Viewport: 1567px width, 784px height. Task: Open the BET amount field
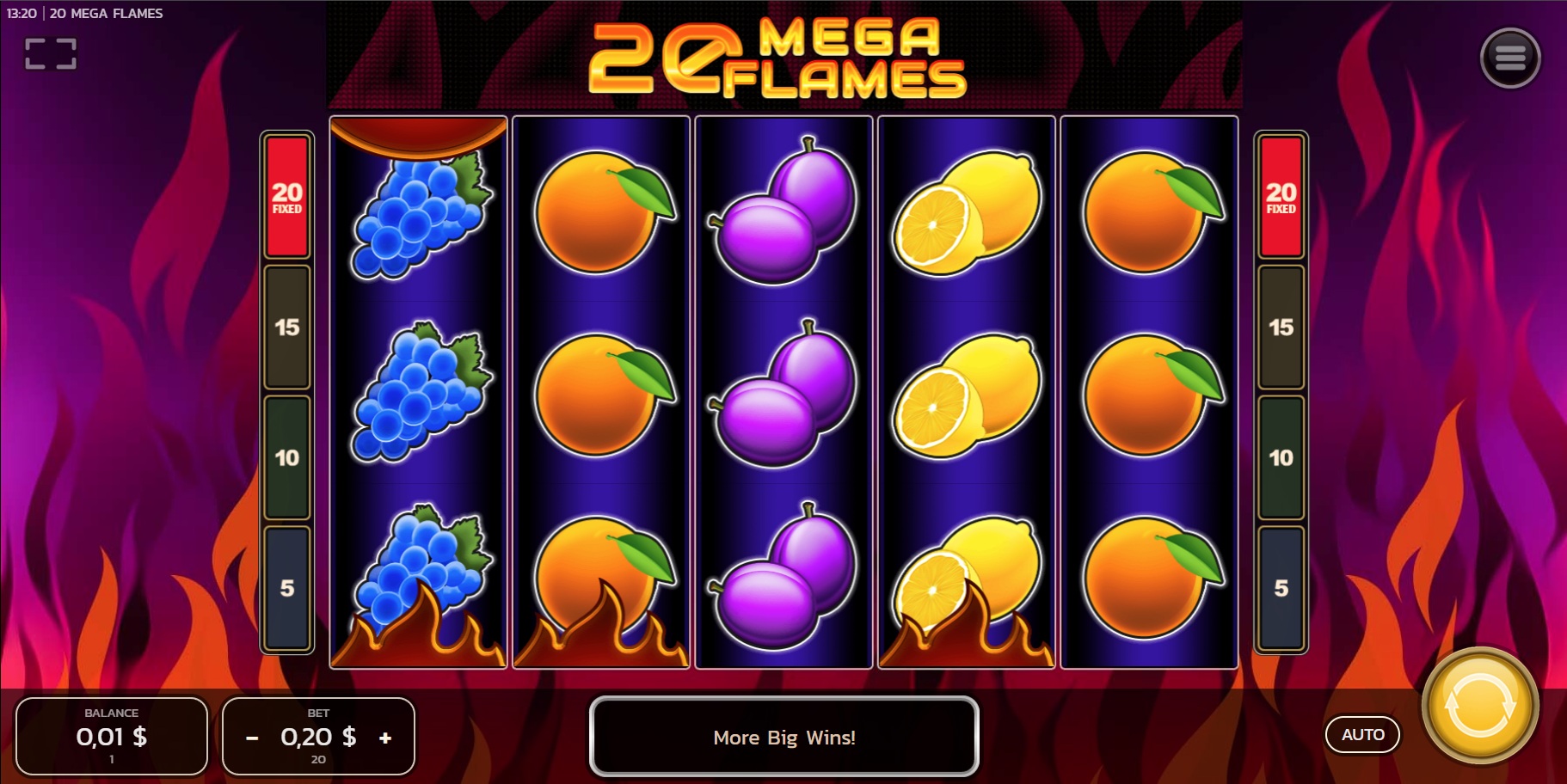point(317,737)
